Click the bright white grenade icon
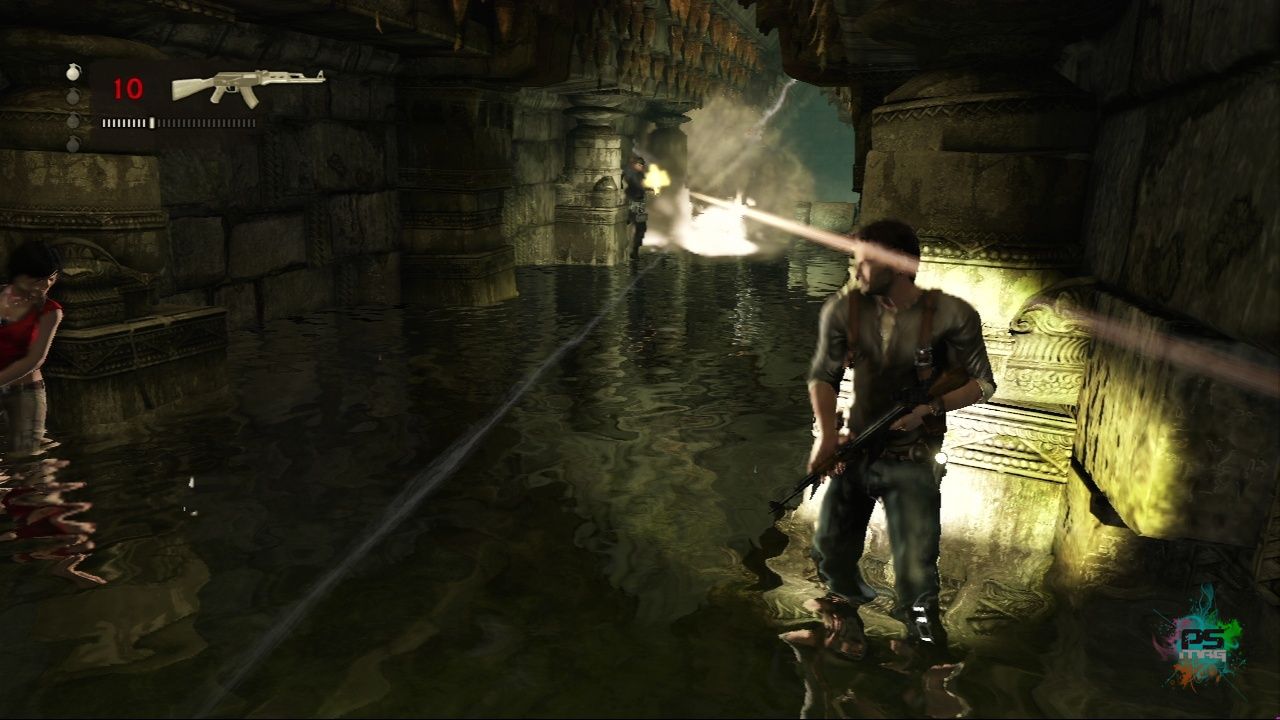 click(x=72, y=72)
